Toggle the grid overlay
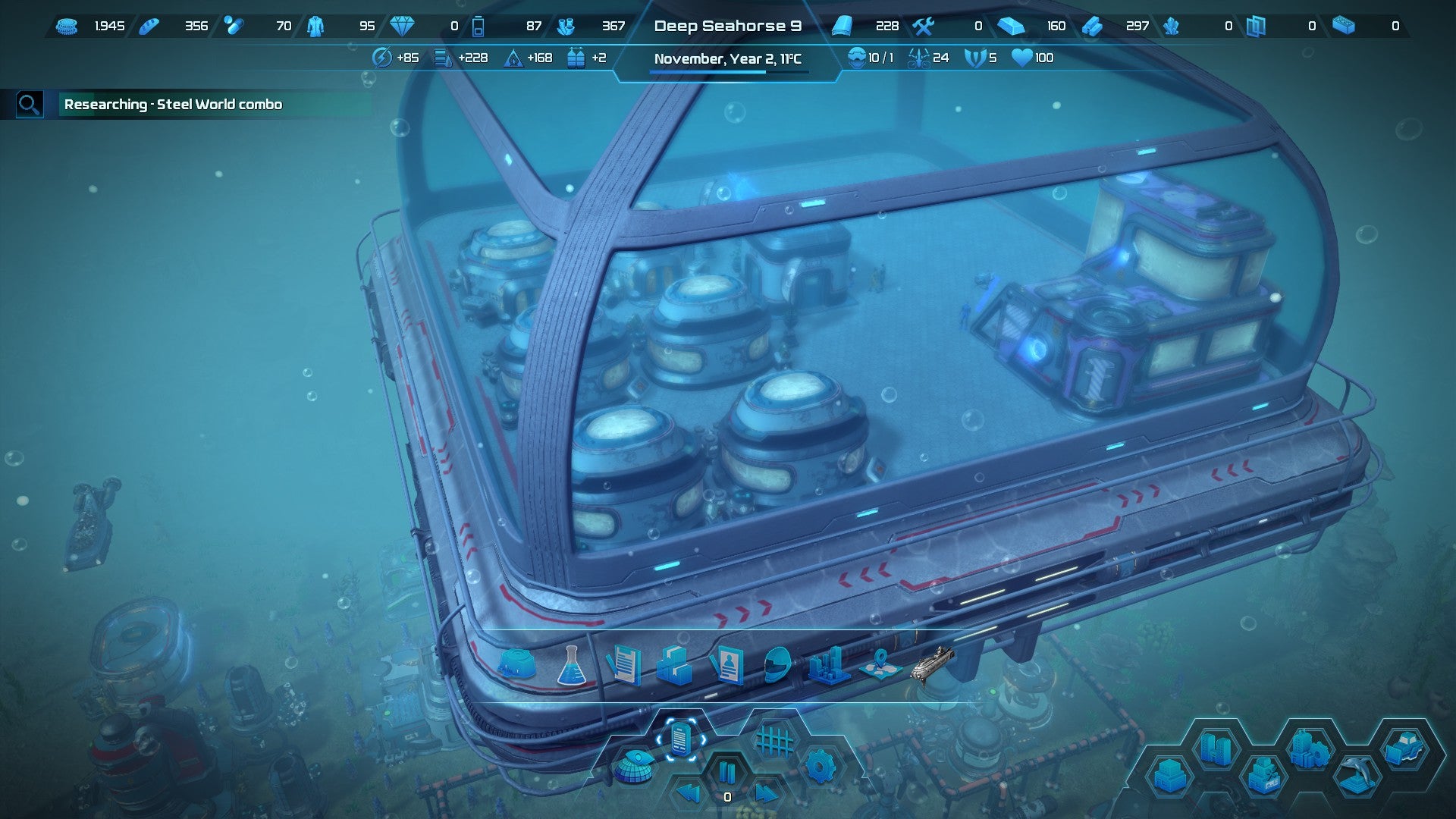1456x819 pixels. coord(774,739)
